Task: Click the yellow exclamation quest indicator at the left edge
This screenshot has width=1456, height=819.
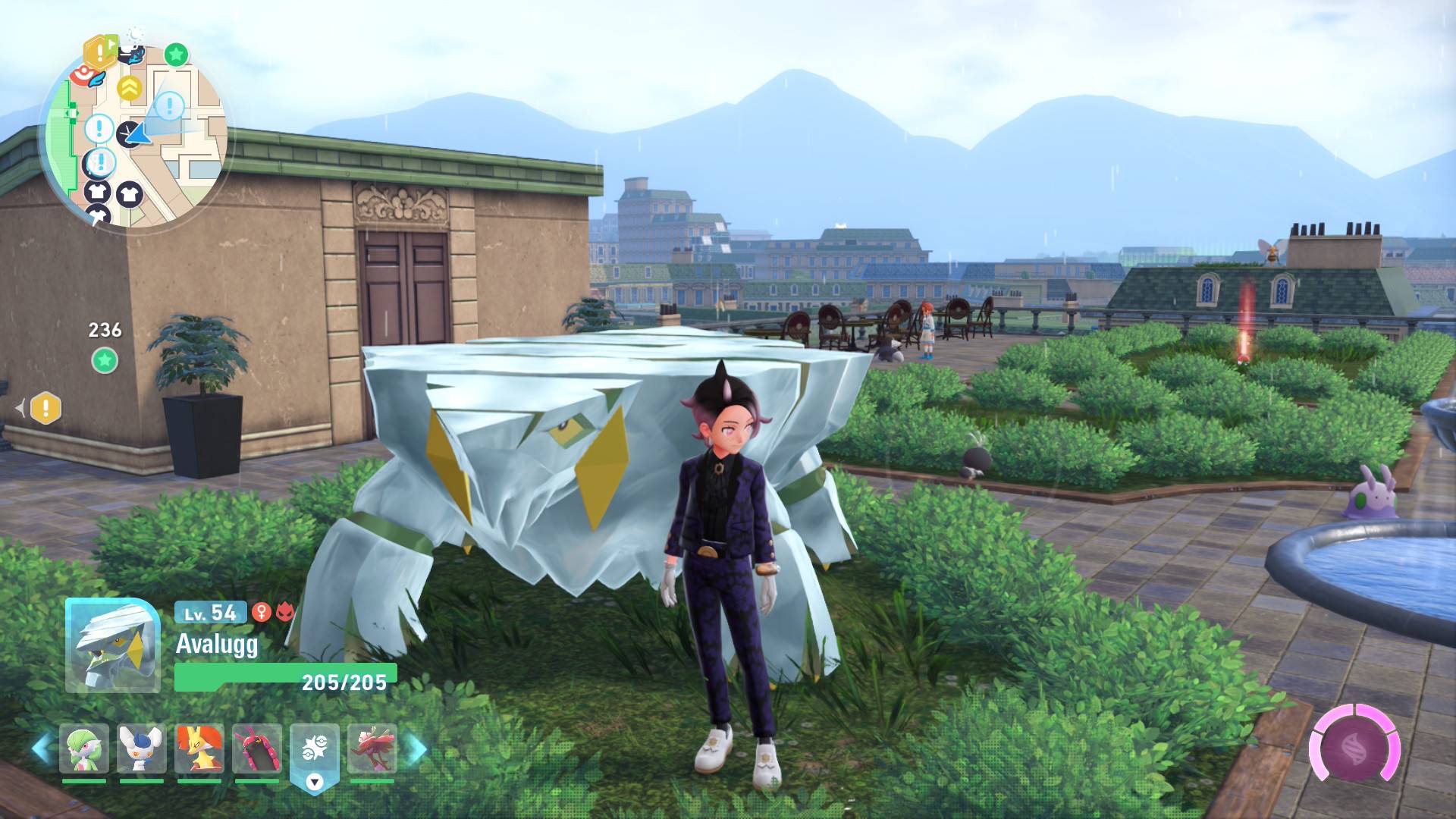Action: (x=45, y=408)
